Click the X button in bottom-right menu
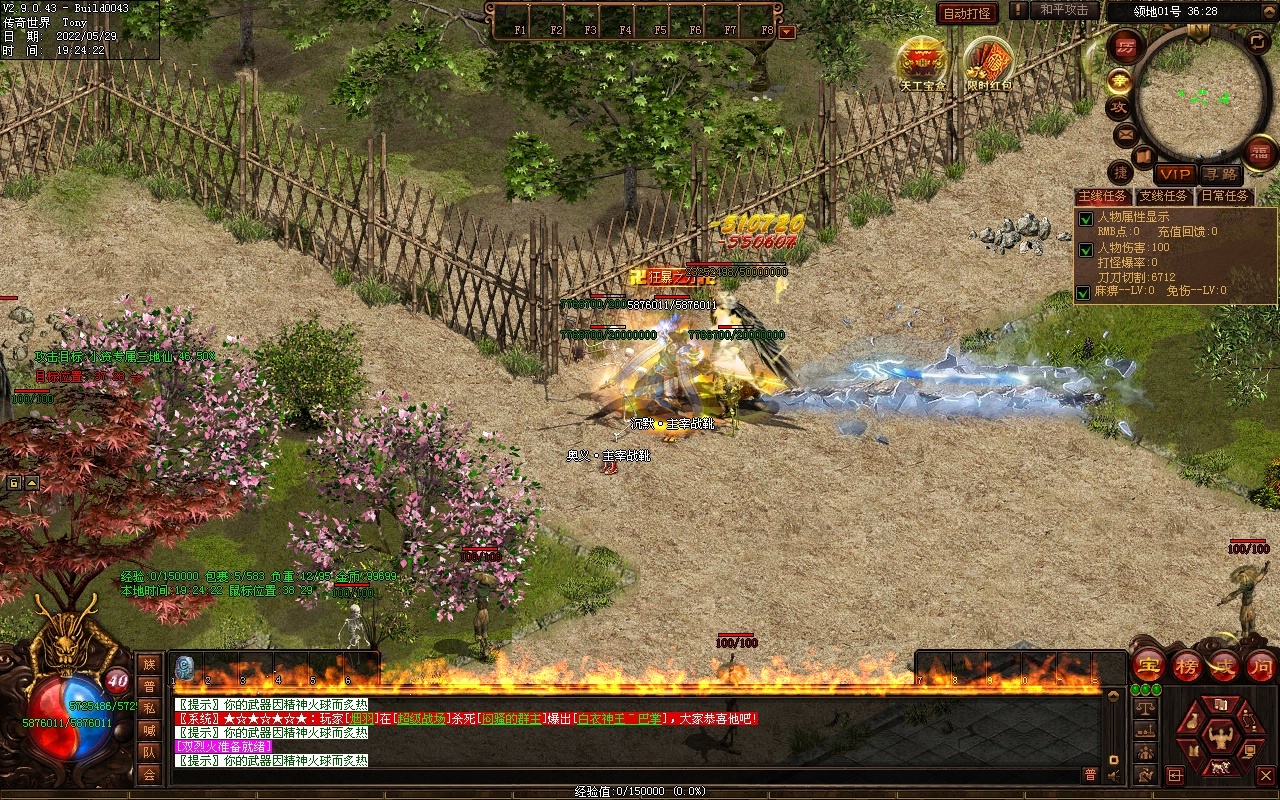The image size is (1280, 800). click(x=1265, y=775)
